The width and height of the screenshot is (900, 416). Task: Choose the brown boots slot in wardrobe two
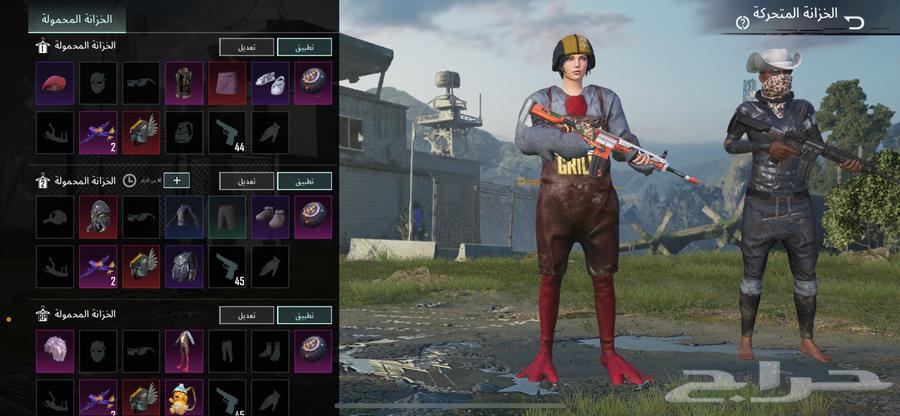[x=270, y=217]
